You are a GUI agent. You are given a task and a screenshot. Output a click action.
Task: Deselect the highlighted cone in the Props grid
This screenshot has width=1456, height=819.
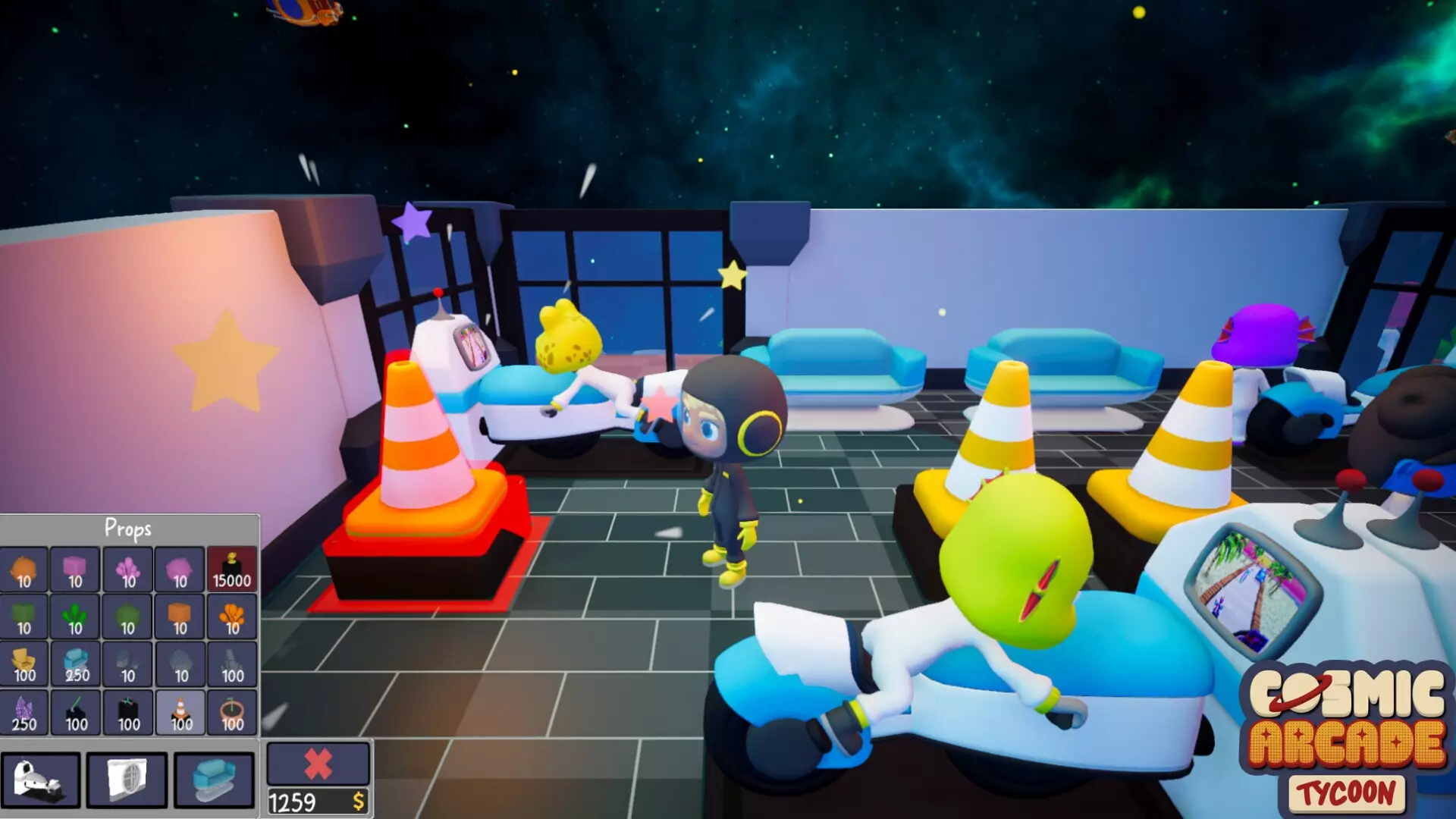pos(179,714)
